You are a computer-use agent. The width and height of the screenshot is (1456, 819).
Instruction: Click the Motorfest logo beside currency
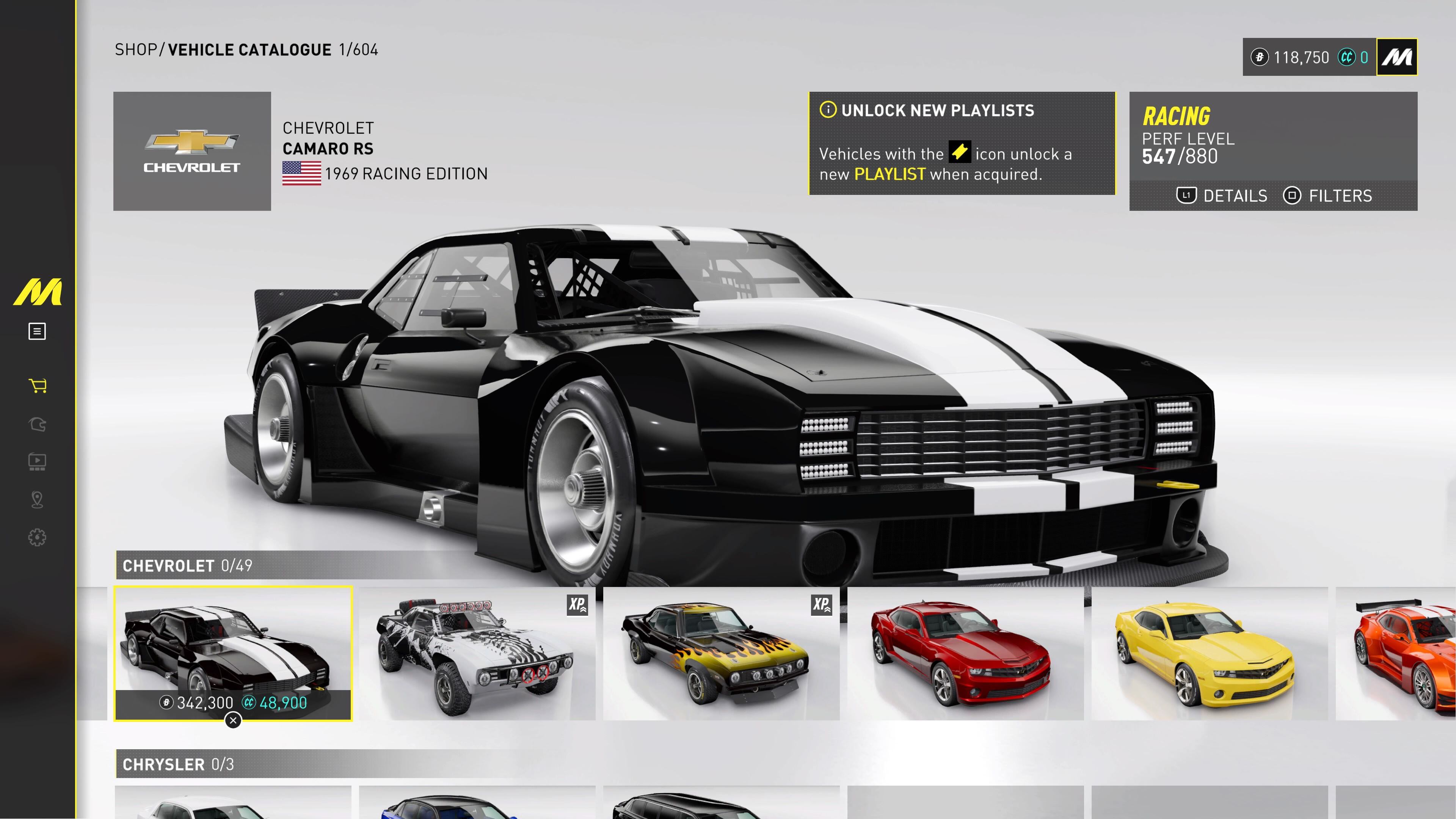point(1396,57)
